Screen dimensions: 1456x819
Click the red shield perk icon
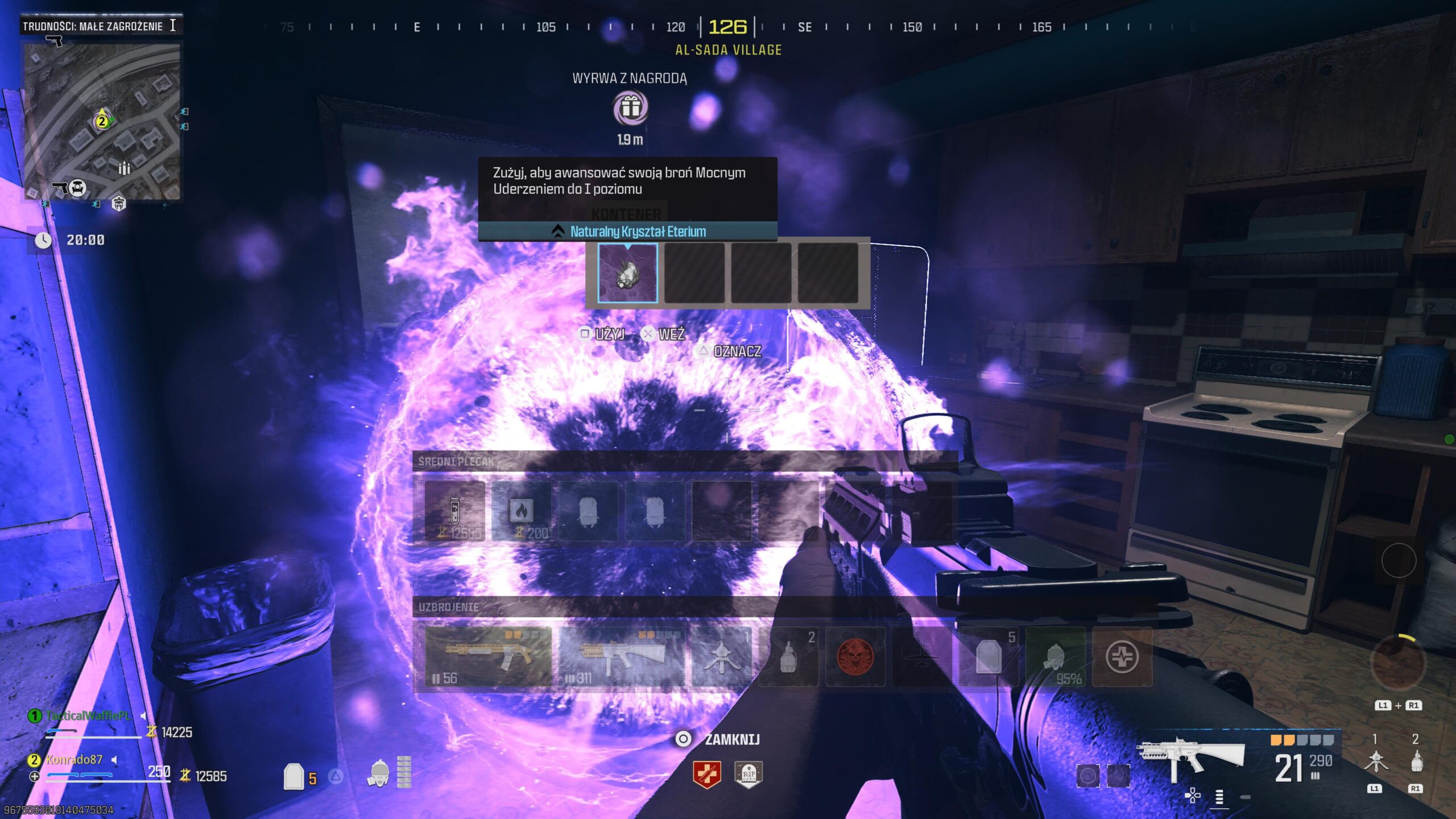pos(707,774)
